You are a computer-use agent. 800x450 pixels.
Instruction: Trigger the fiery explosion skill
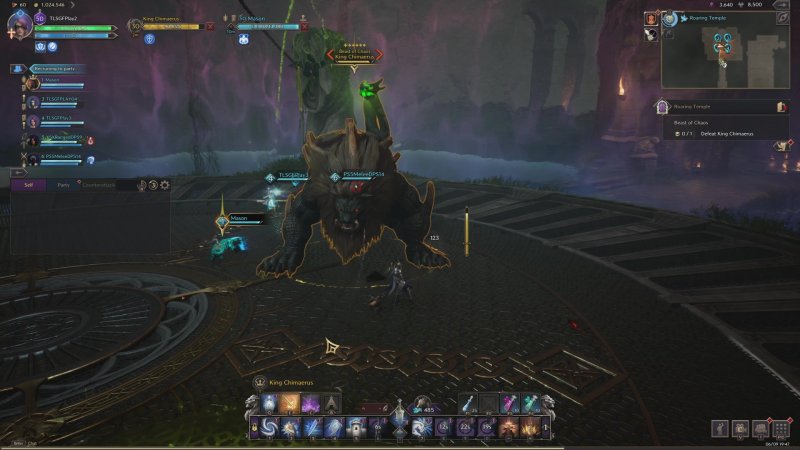click(529, 428)
